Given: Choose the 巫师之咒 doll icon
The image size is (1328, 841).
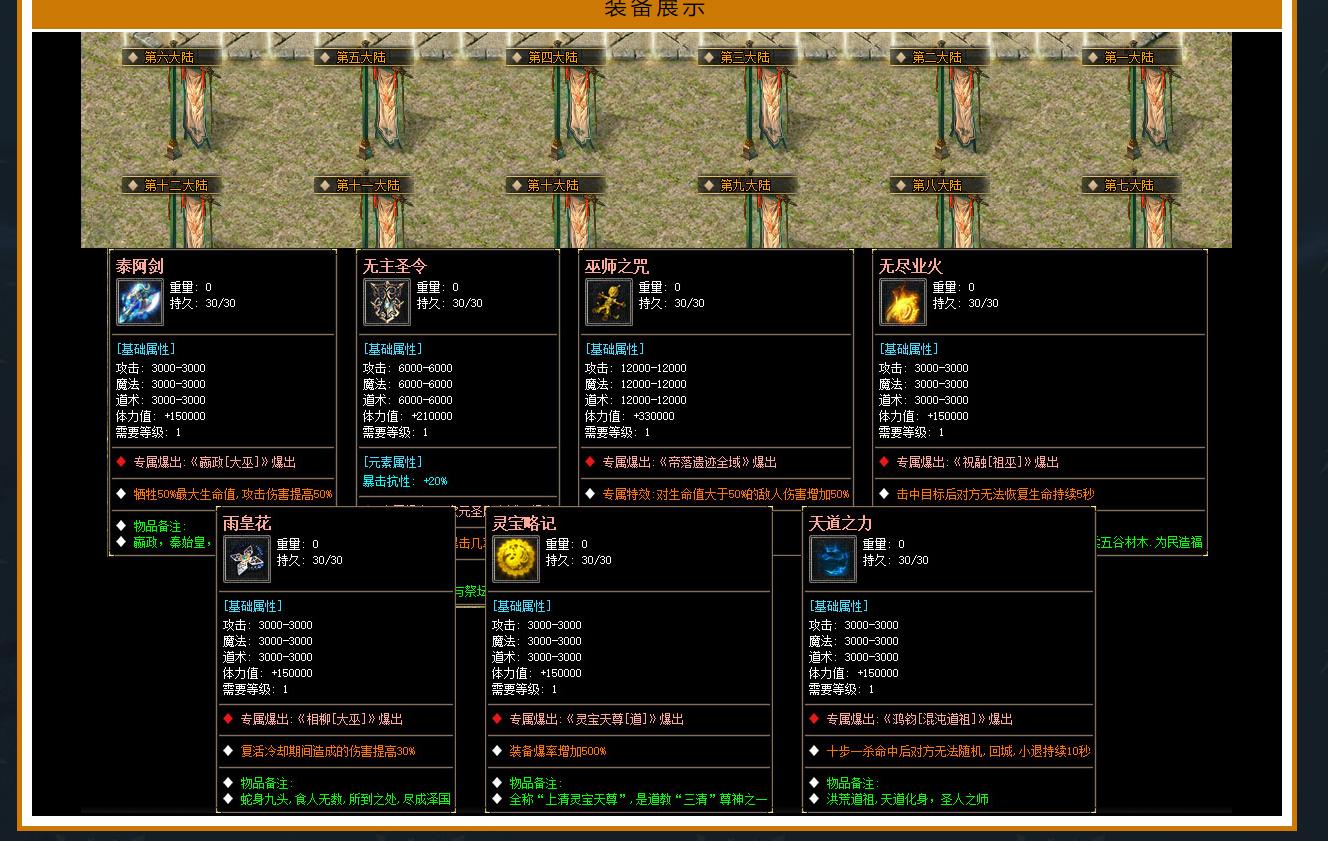Looking at the screenshot, I should pos(609,302).
